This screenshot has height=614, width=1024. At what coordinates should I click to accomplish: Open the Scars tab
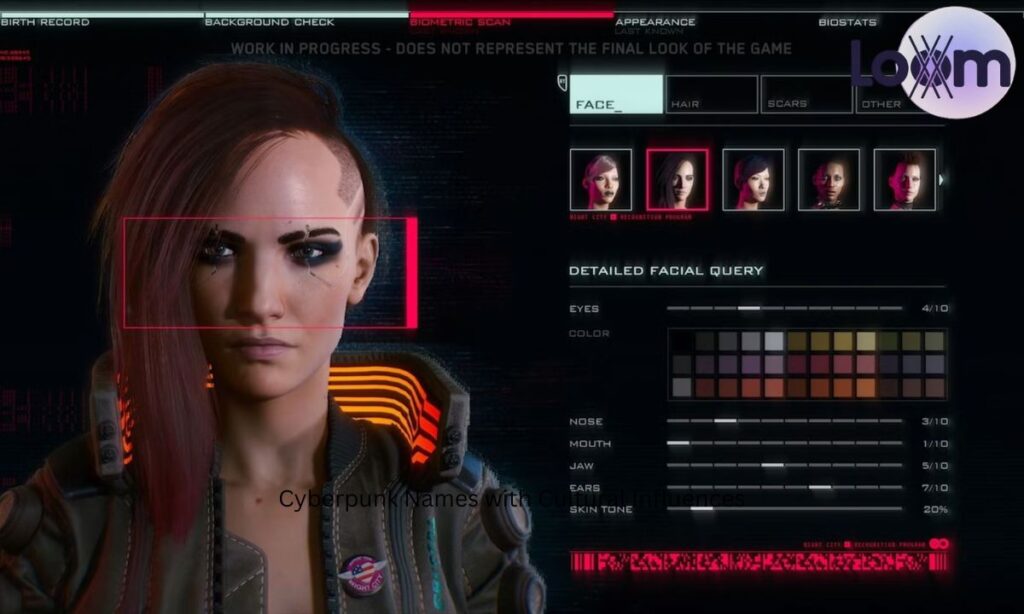point(806,94)
